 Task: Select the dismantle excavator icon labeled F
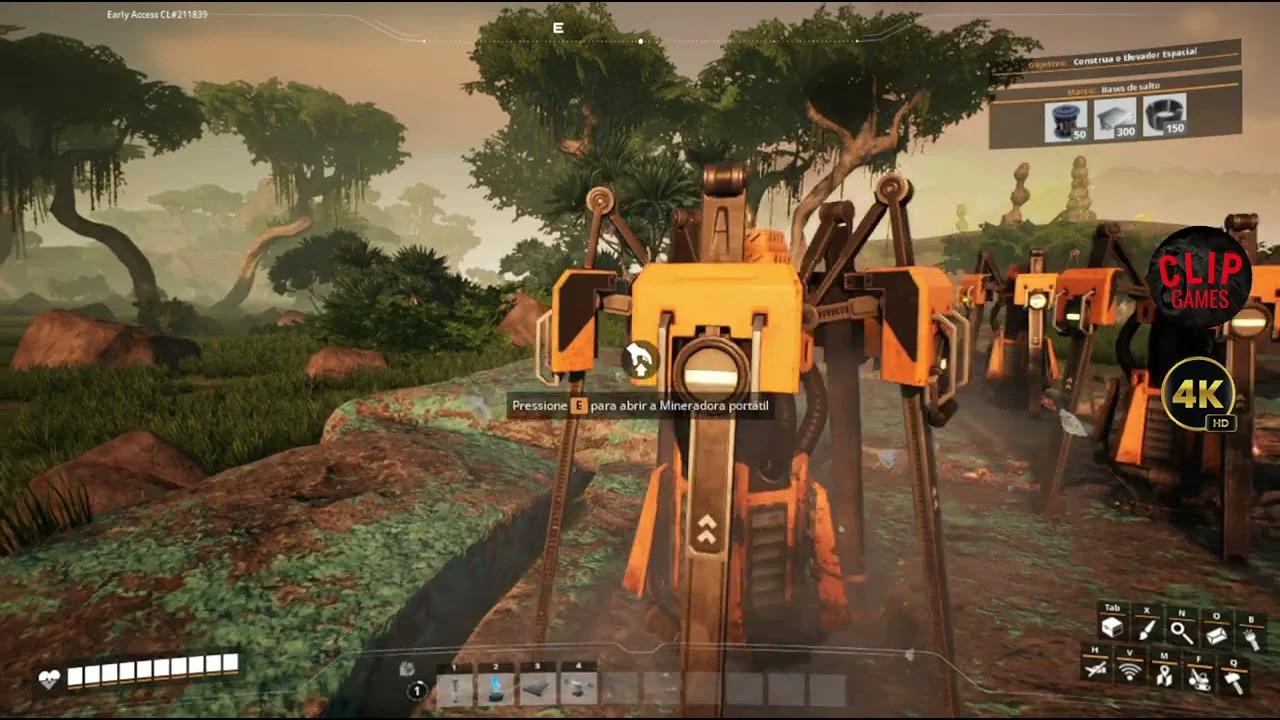[x=1201, y=679]
